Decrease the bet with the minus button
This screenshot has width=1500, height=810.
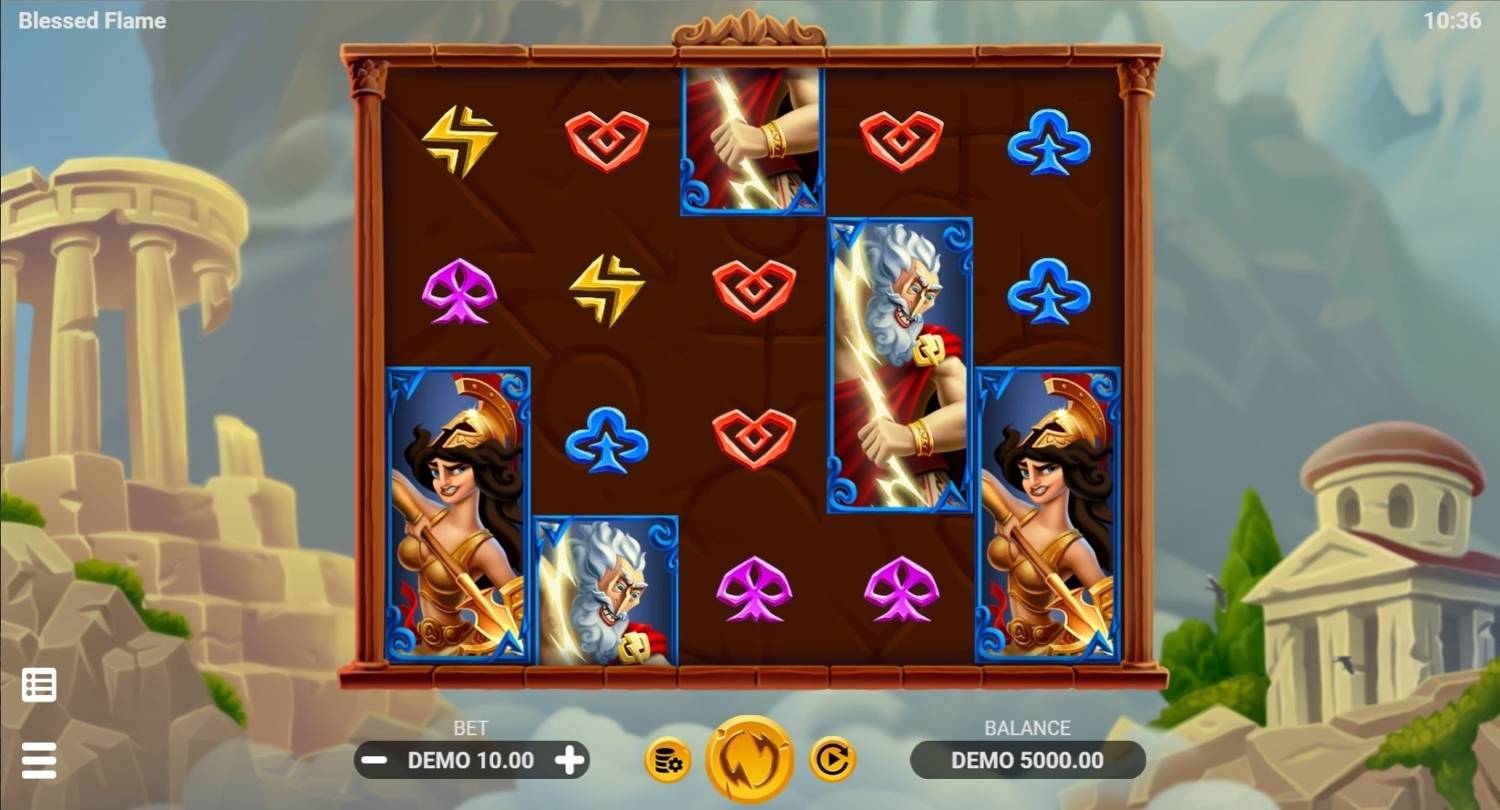click(x=375, y=760)
